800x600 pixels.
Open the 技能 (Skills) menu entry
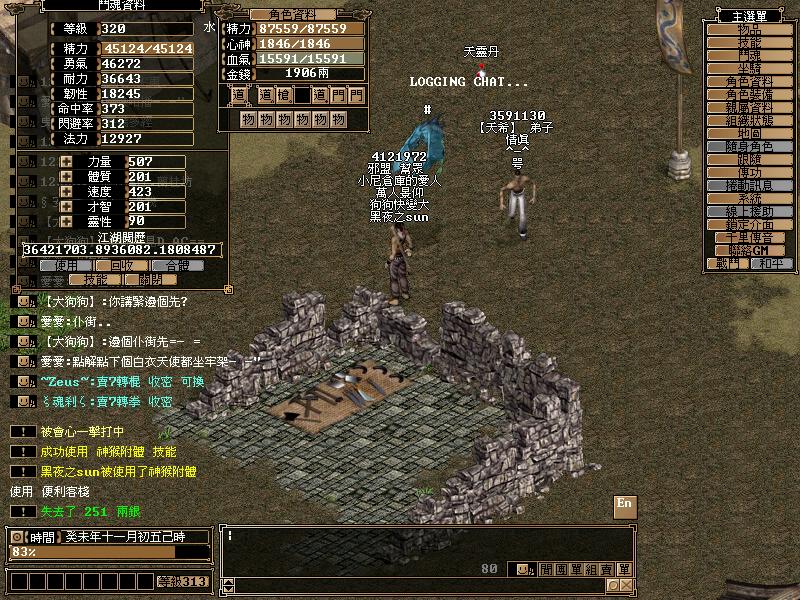[748, 43]
